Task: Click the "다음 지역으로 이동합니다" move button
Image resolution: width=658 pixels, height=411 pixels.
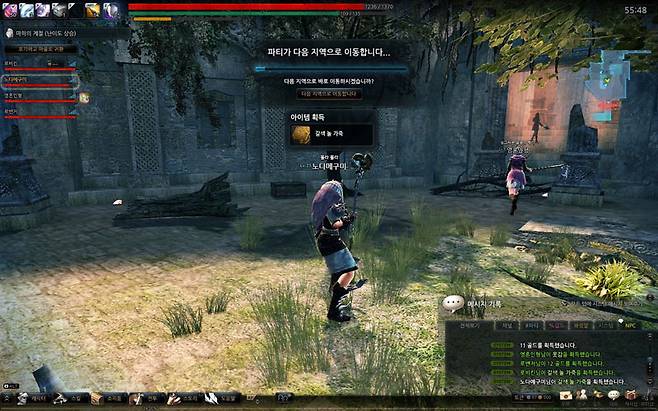Action: (x=330, y=94)
